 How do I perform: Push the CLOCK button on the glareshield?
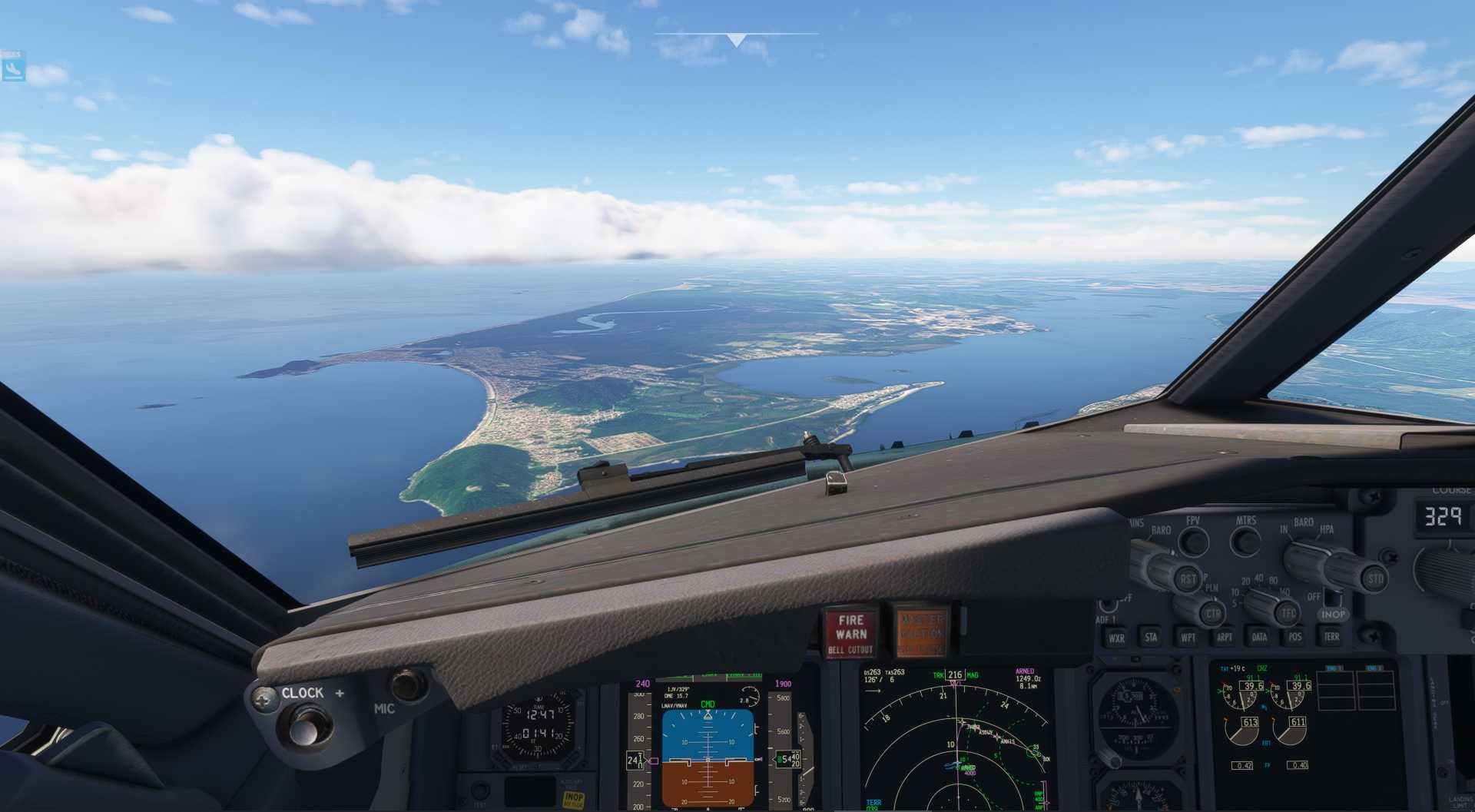click(307, 725)
